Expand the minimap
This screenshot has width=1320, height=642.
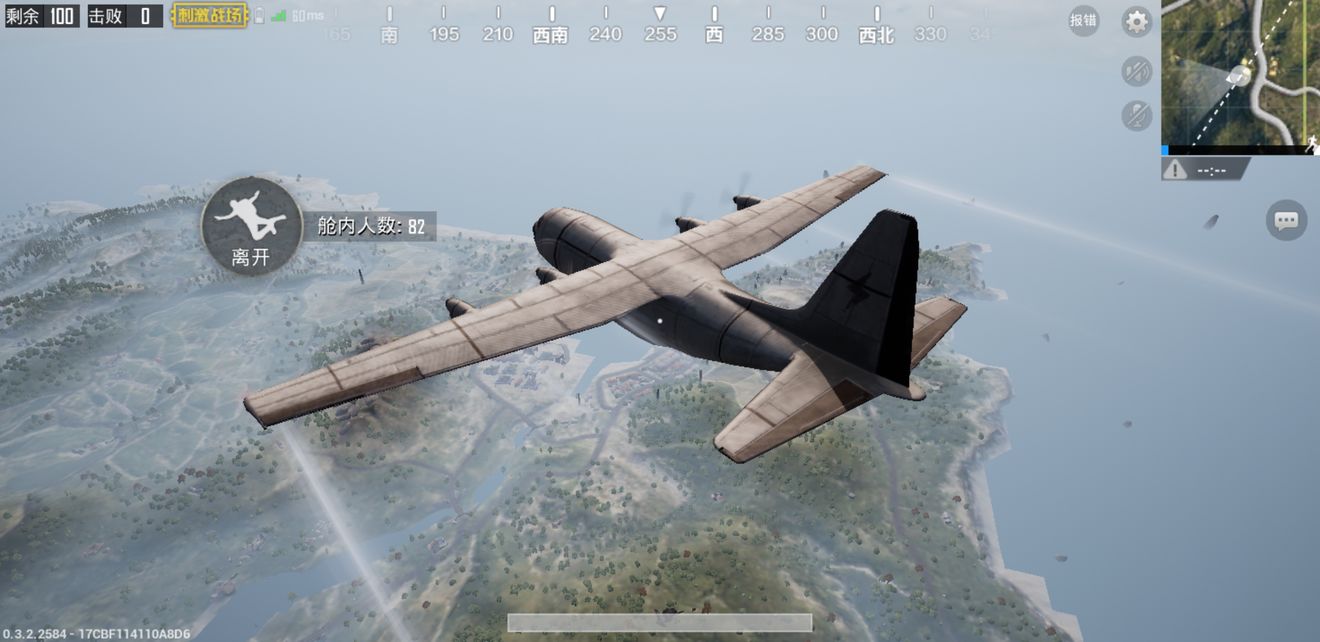(1240, 76)
